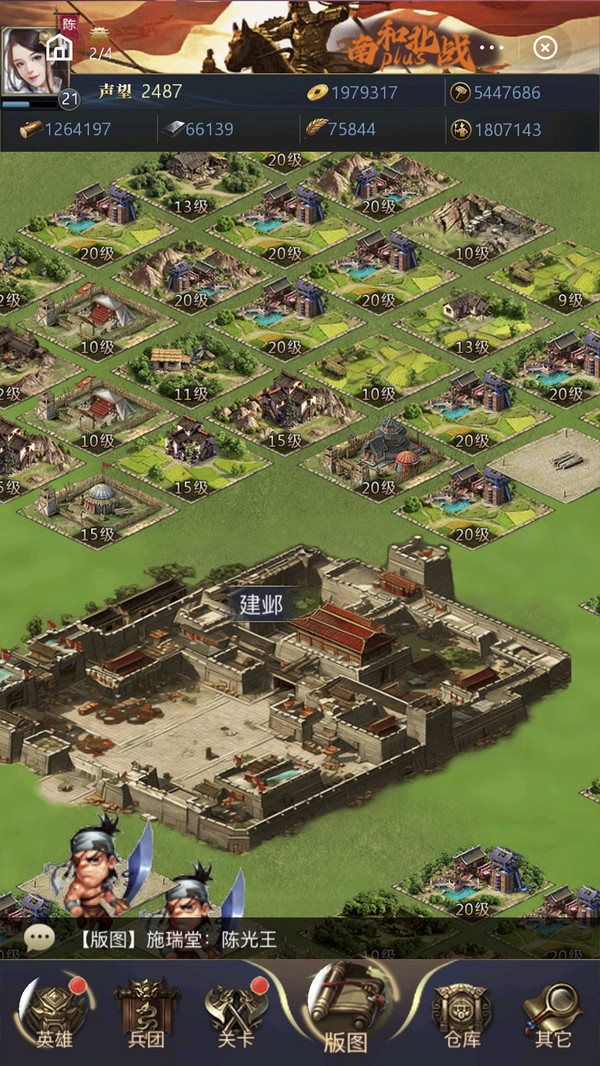Screen dimensions: 600x1066
Task: Switch to the 兵团 legion tab
Action: click(147, 1012)
